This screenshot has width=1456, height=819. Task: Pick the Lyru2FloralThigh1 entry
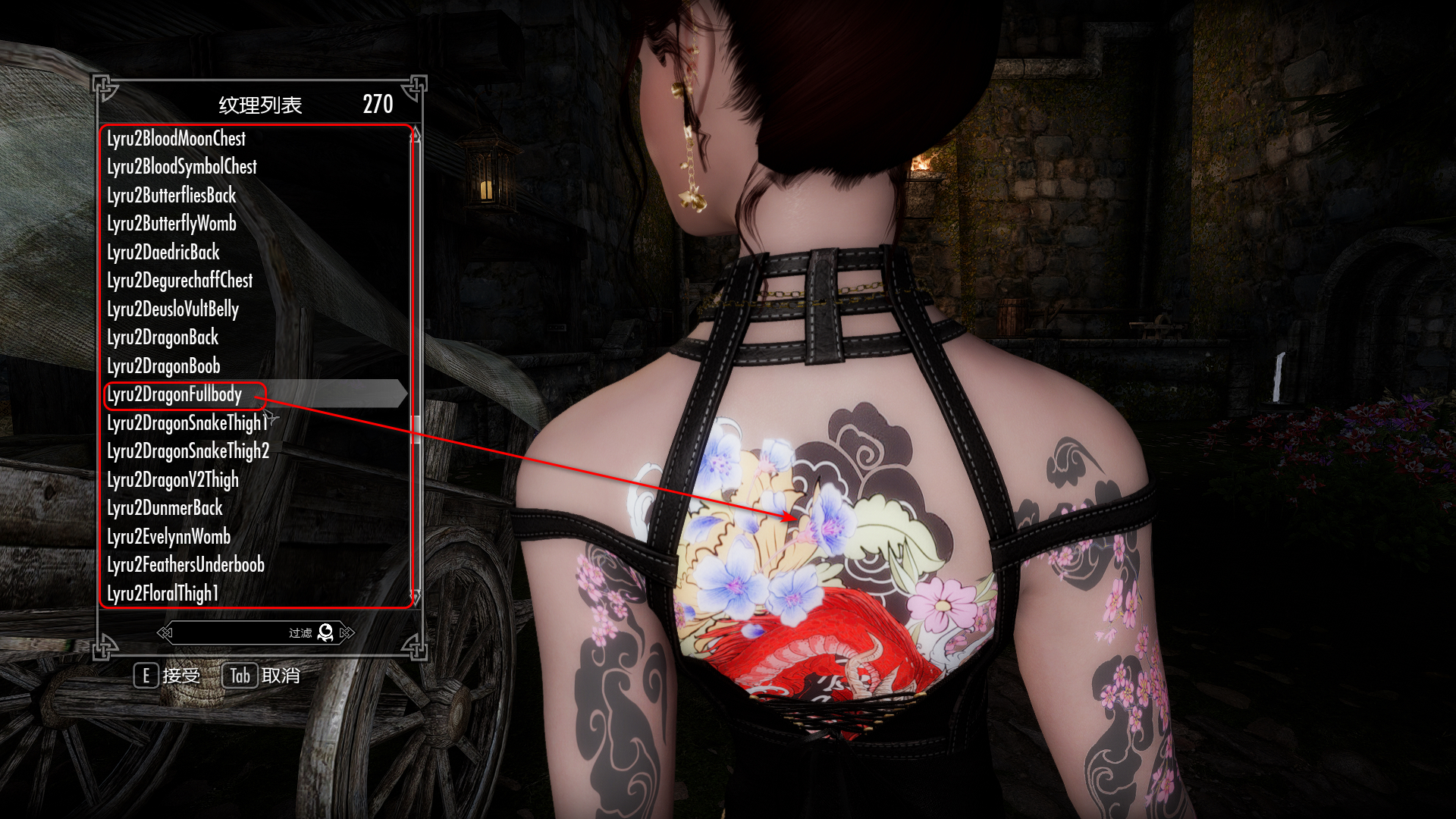tap(162, 594)
